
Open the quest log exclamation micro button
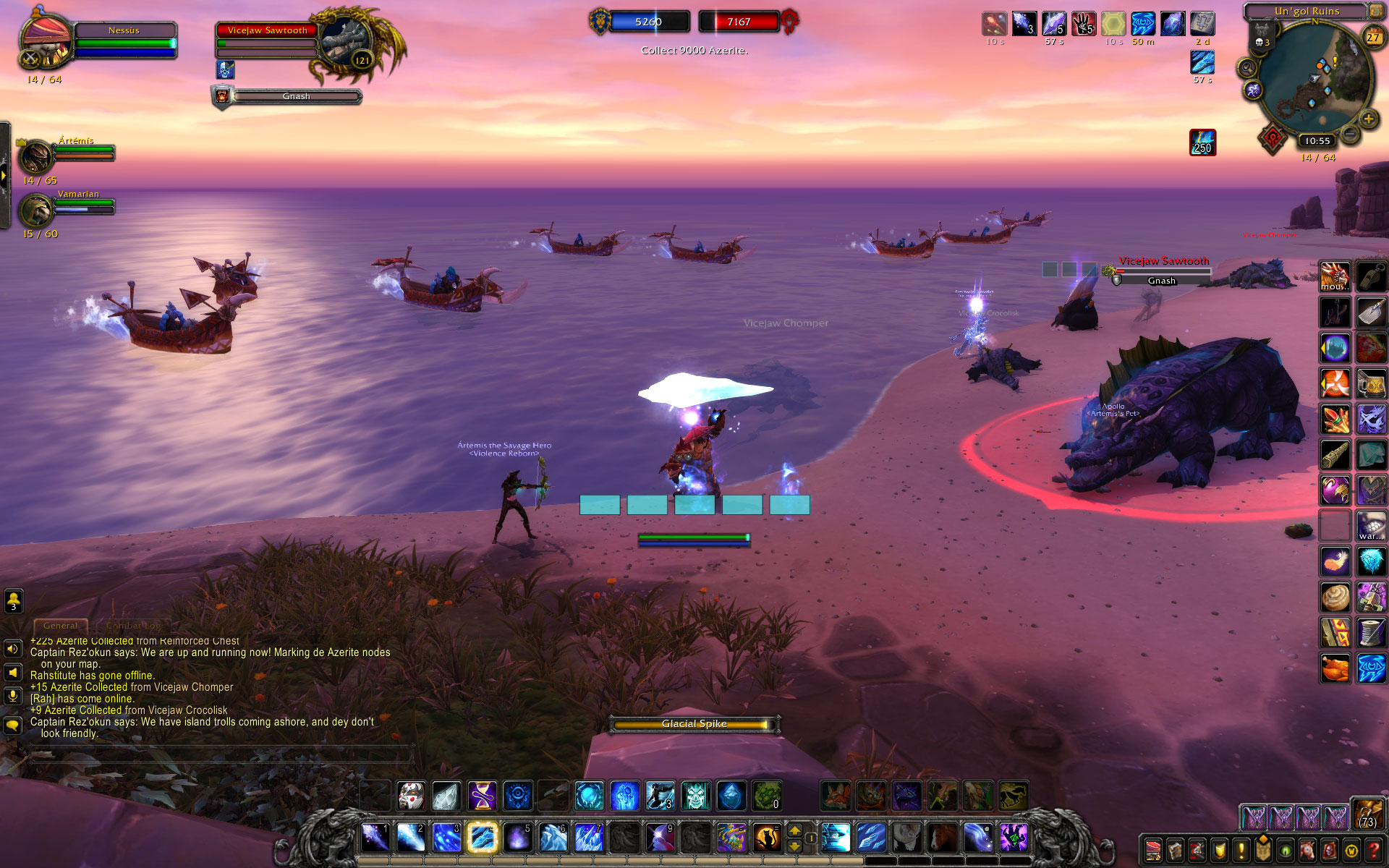1241,850
